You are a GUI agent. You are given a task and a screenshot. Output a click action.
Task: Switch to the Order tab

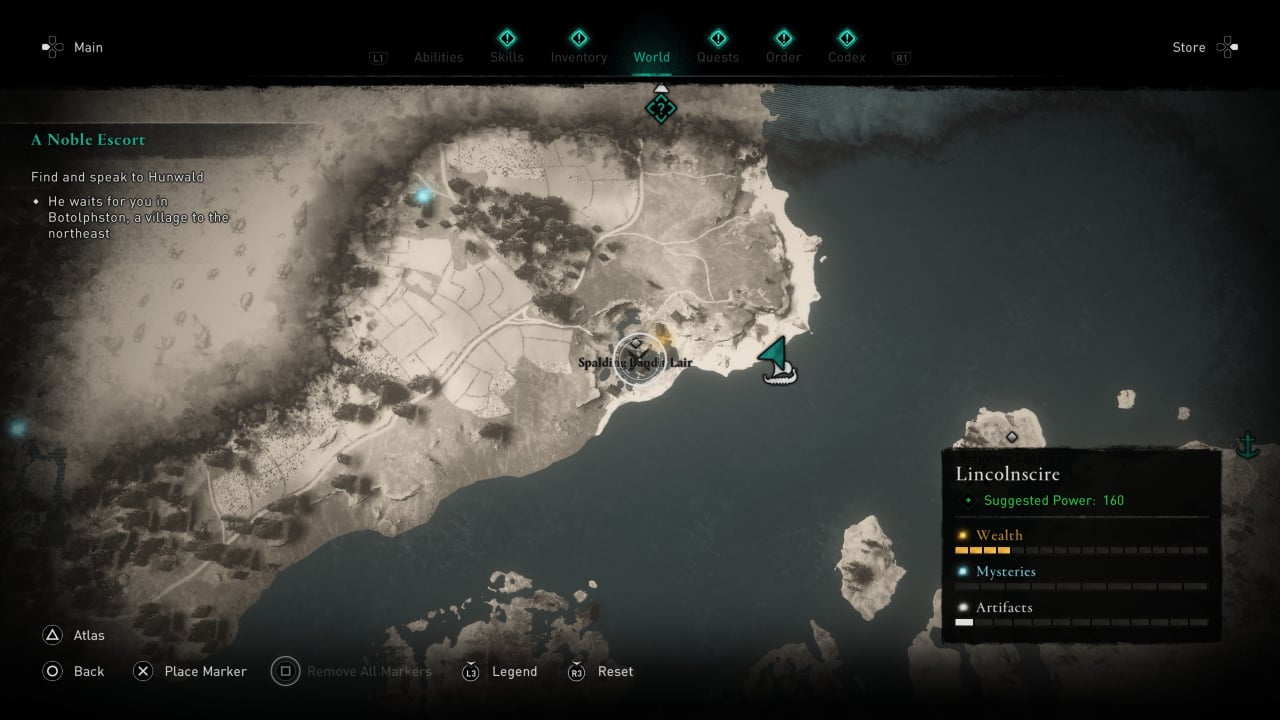(783, 57)
